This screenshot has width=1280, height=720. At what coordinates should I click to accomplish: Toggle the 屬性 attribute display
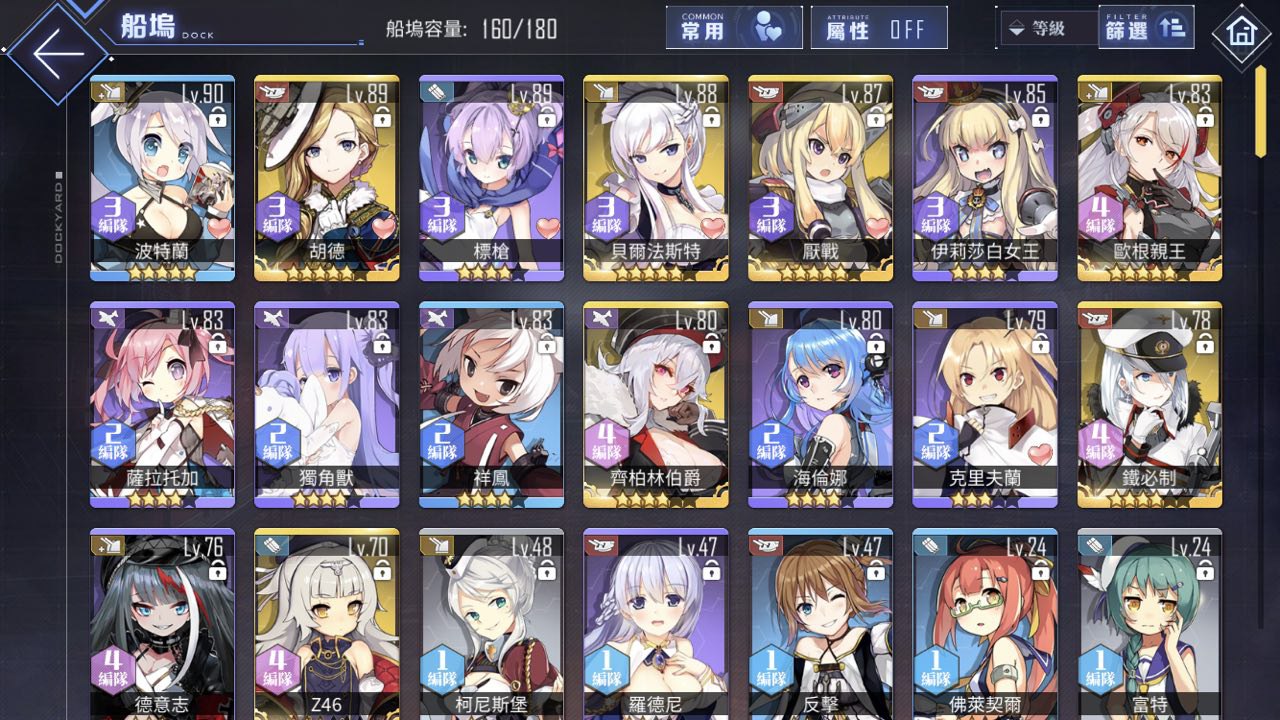(878, 28)
